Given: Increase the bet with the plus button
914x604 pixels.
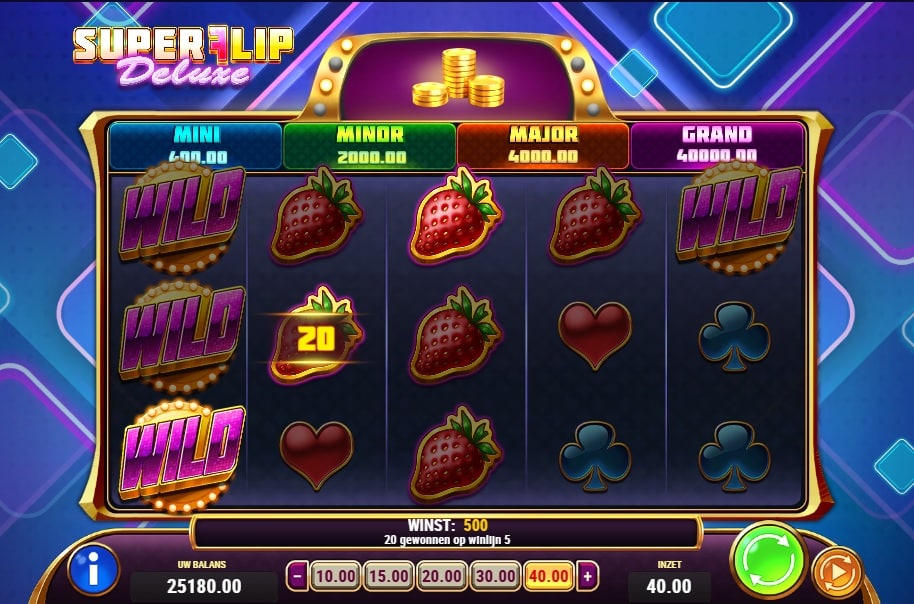Looking at the screenshot, I should (x=588, y=576).
